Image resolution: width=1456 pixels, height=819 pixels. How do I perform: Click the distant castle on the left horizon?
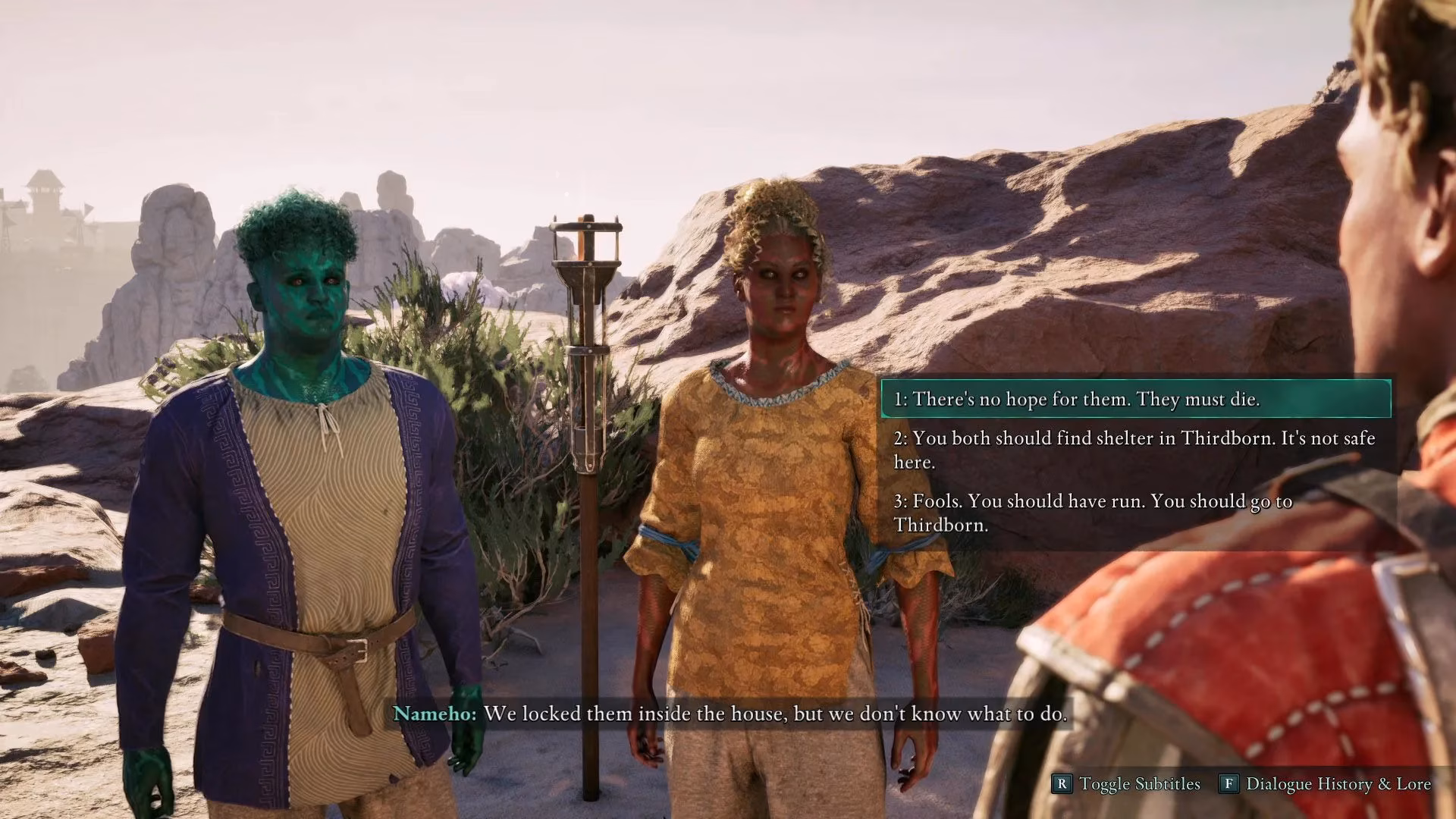(45, 190)
